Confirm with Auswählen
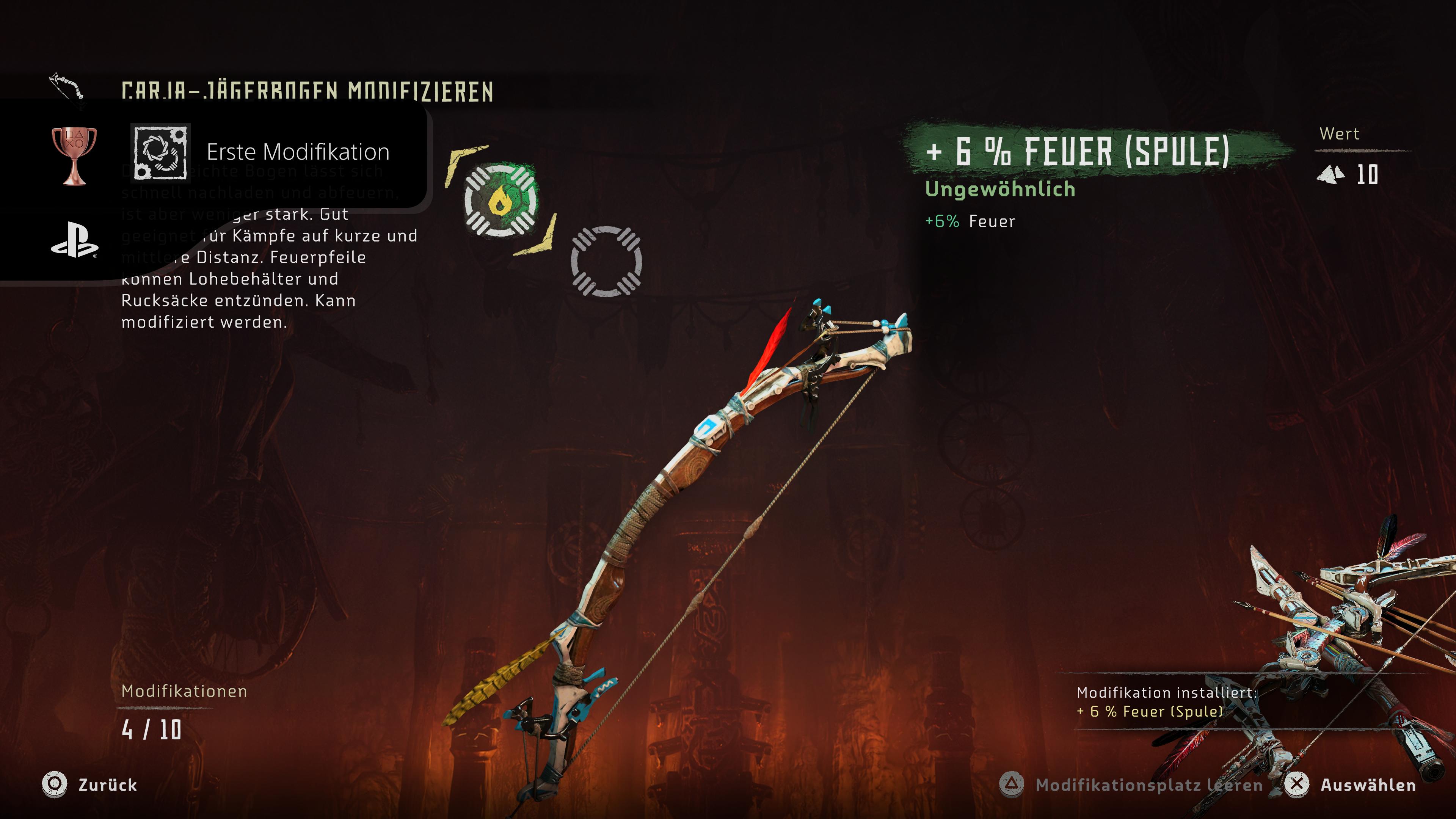 click(x=1351, y=784)
